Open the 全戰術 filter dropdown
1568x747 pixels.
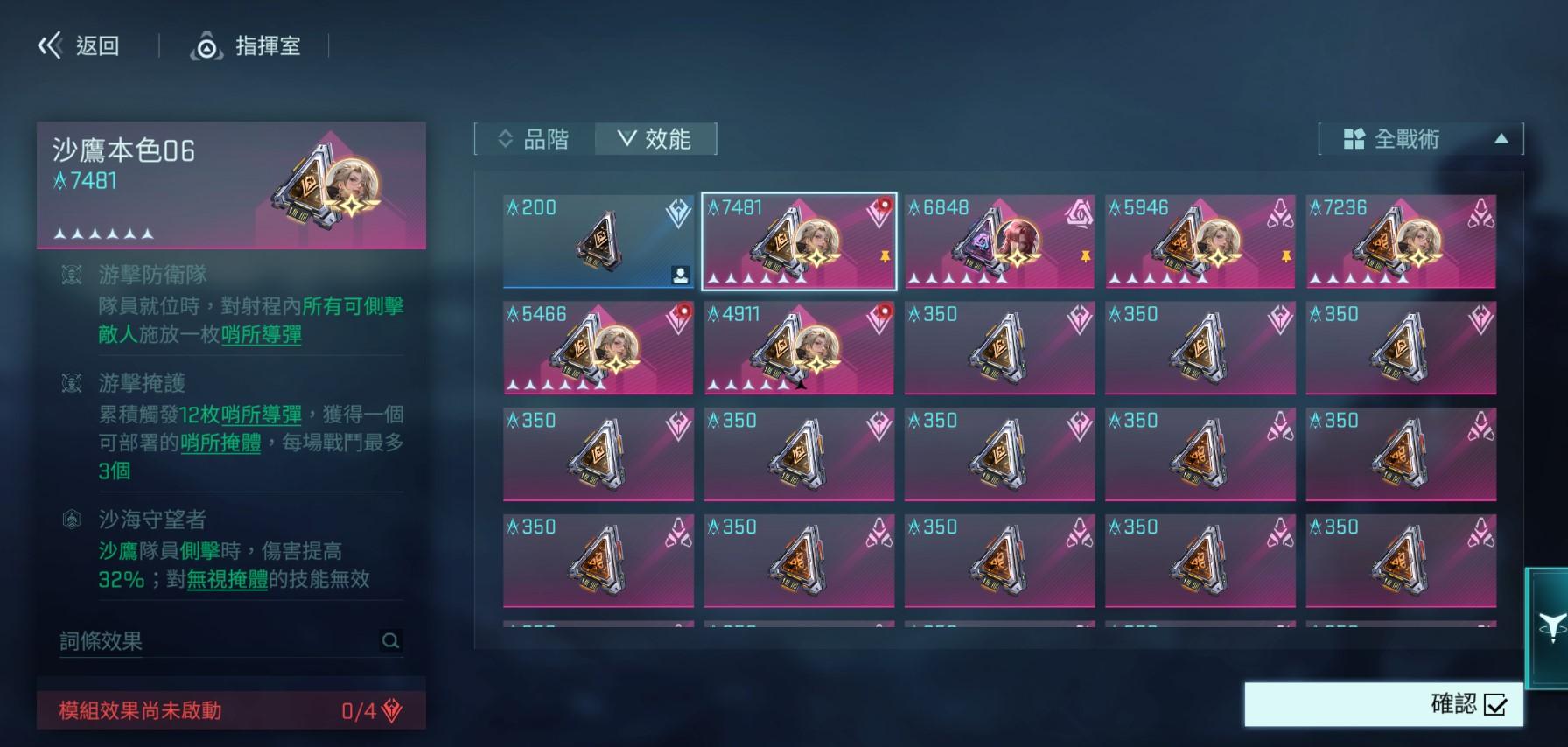click(1420, 139)
